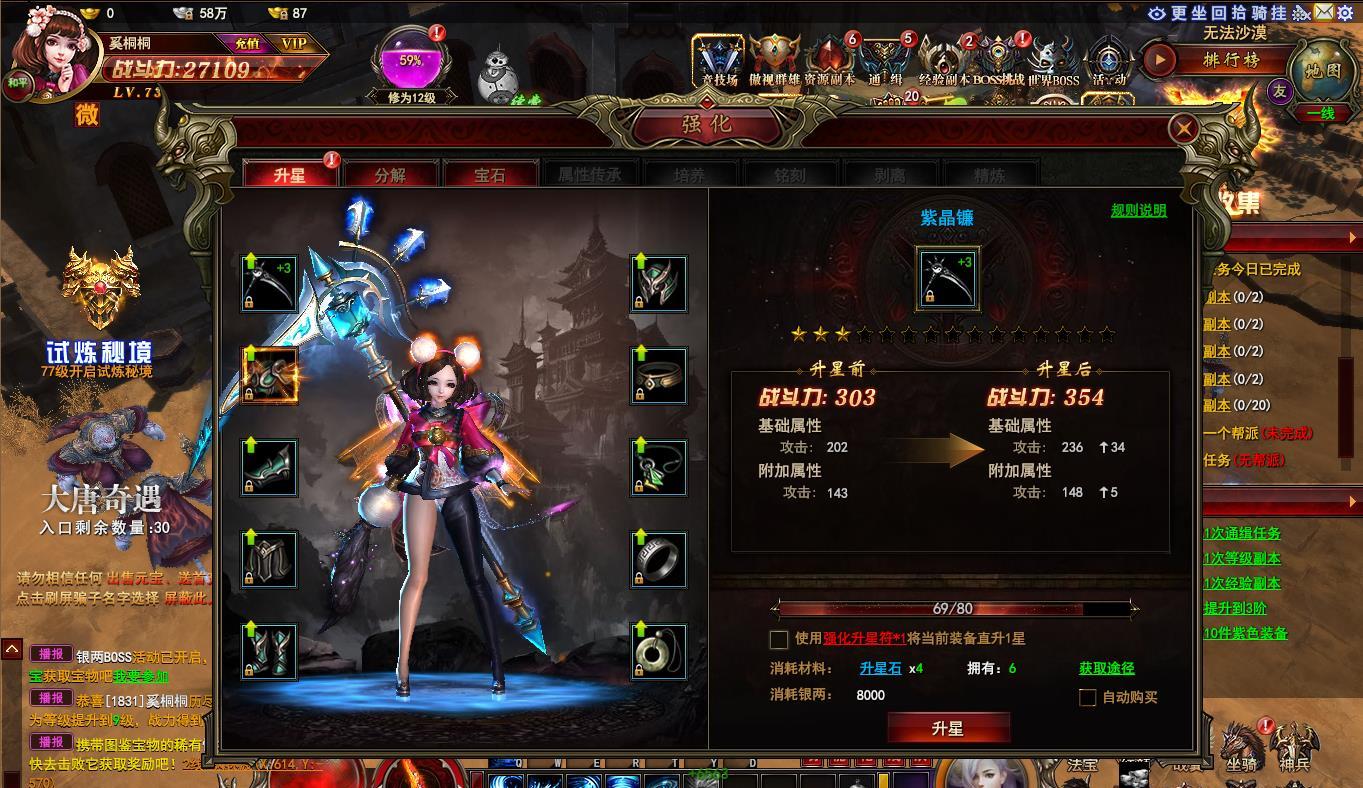
Task: Select the belt equipment slot
Action: 659,375
